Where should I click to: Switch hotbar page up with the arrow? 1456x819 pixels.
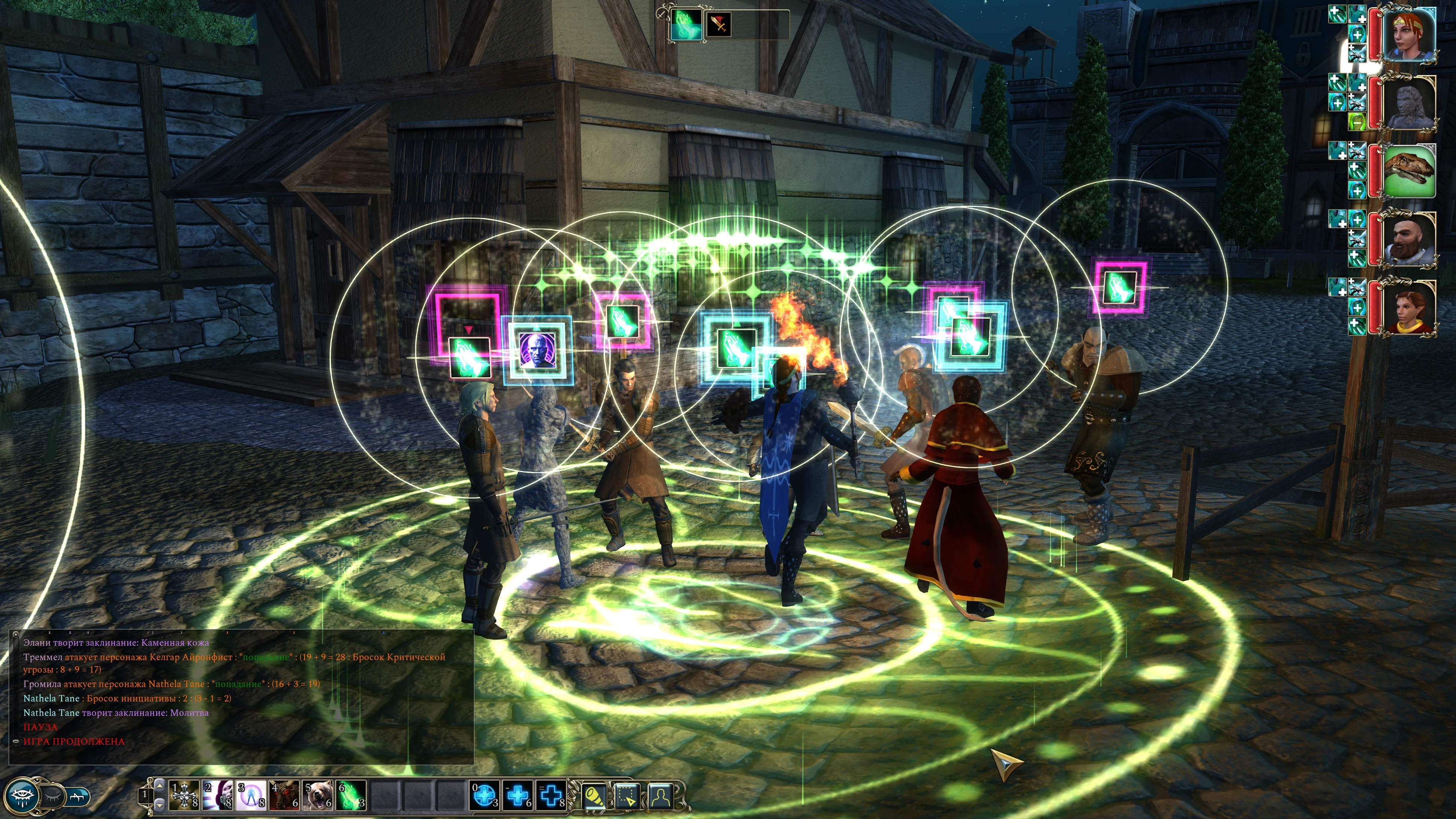pos(160,786)
